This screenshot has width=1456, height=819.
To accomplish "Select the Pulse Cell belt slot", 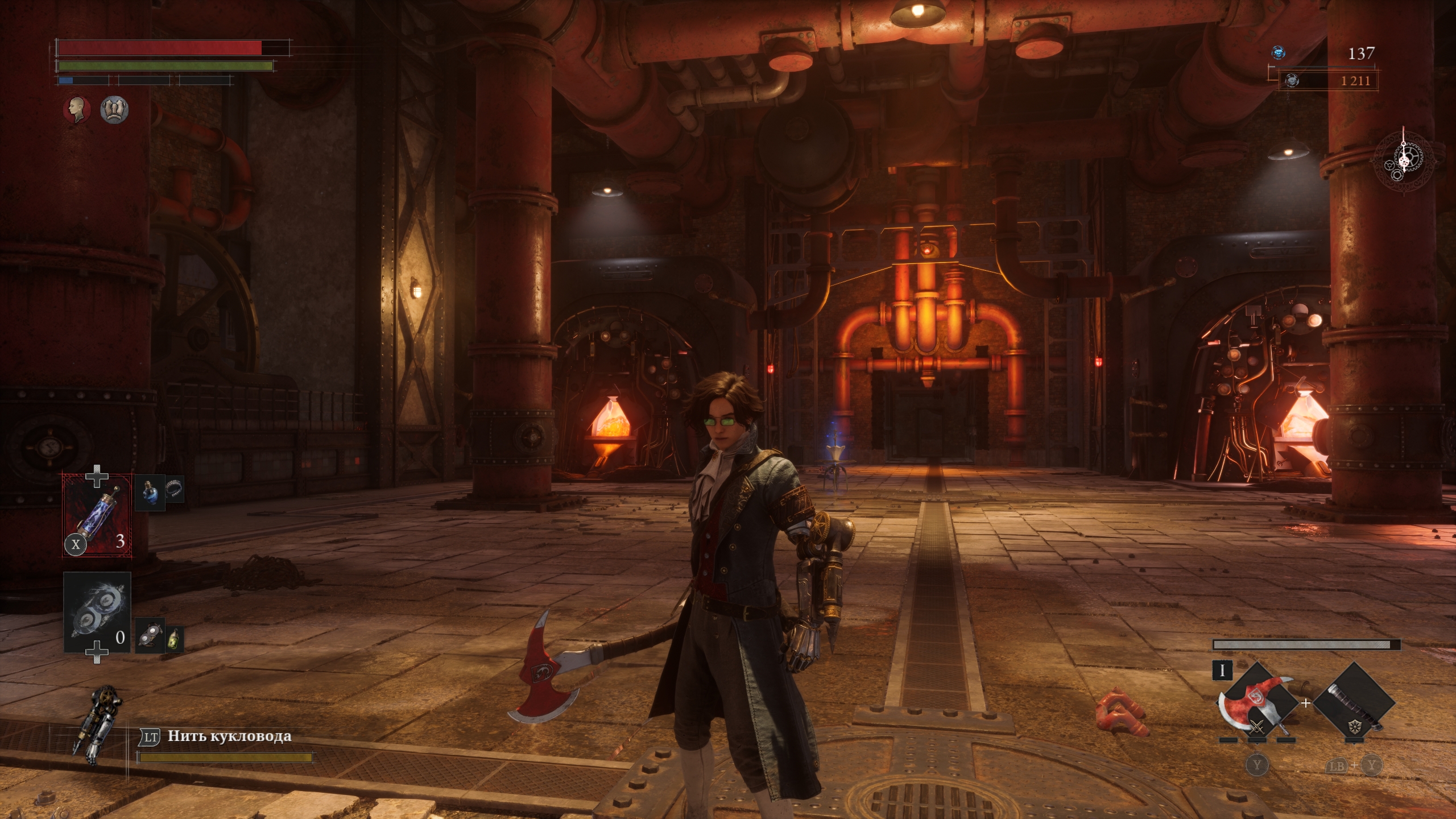I will [x=97, y=515].
